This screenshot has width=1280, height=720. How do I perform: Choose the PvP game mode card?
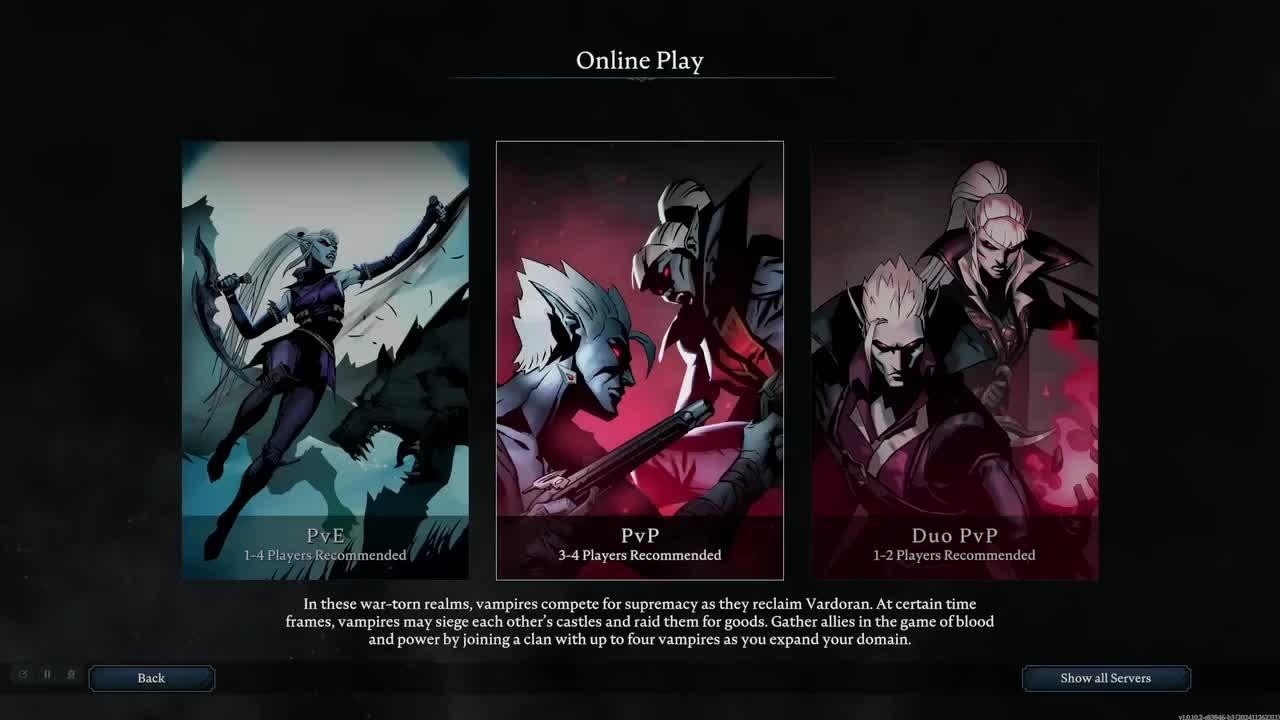(640, 360)
